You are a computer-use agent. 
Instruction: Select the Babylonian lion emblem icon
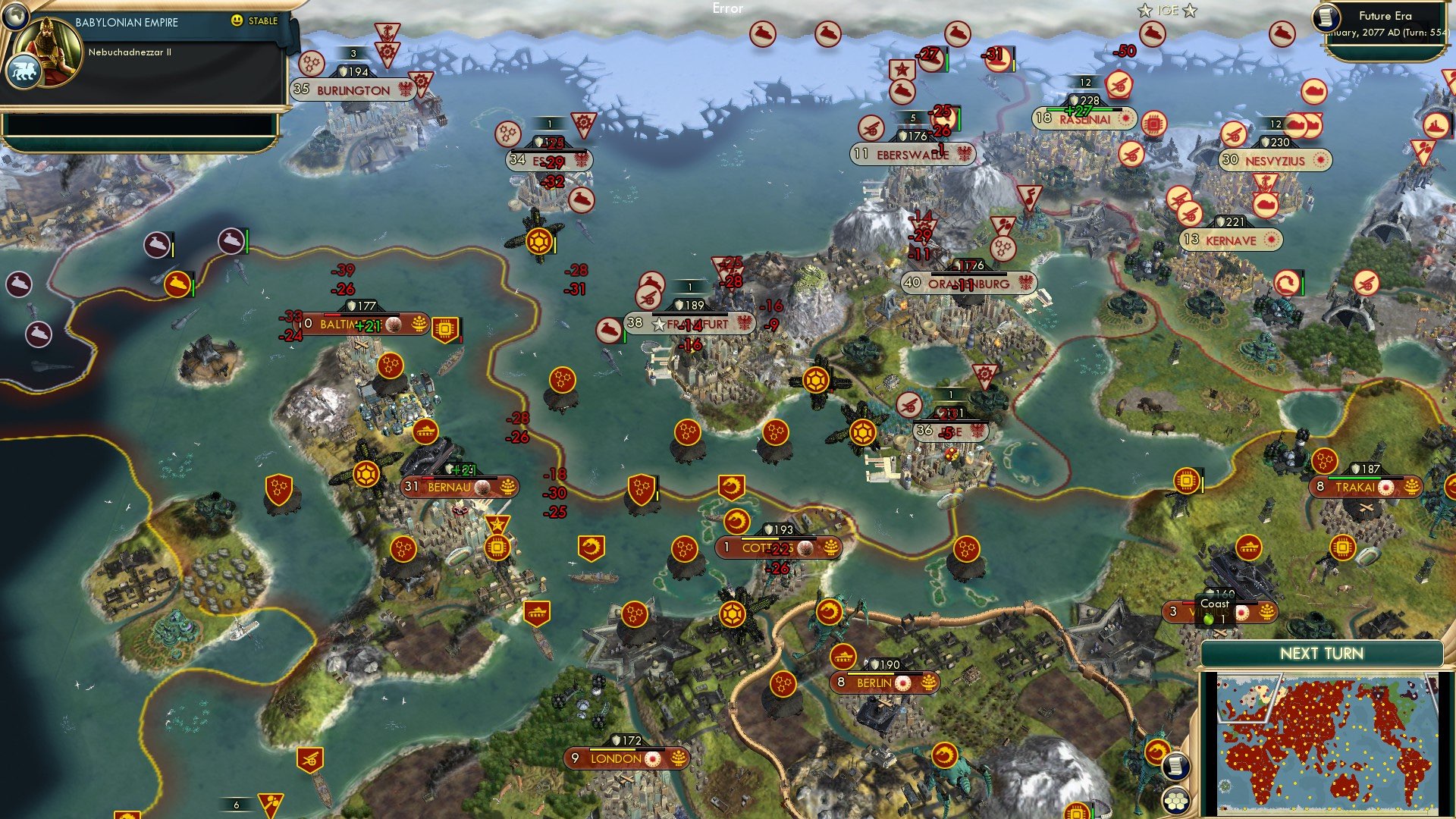25,71
